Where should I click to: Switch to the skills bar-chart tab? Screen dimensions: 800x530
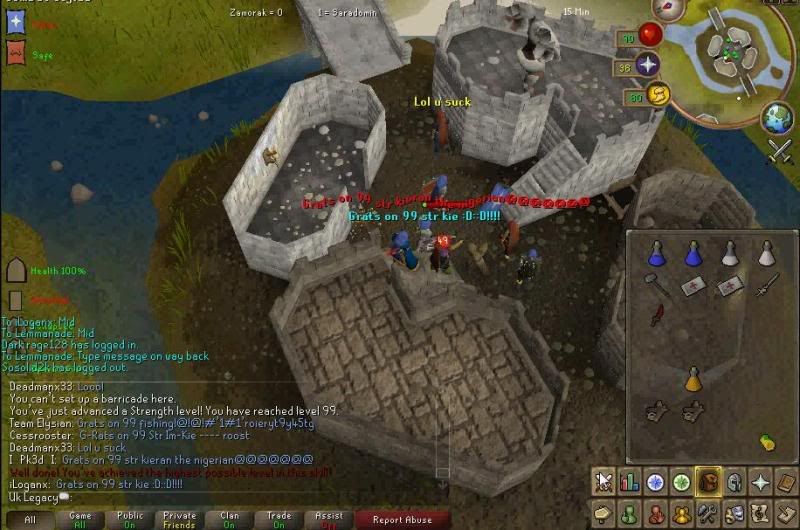[629, 483]
